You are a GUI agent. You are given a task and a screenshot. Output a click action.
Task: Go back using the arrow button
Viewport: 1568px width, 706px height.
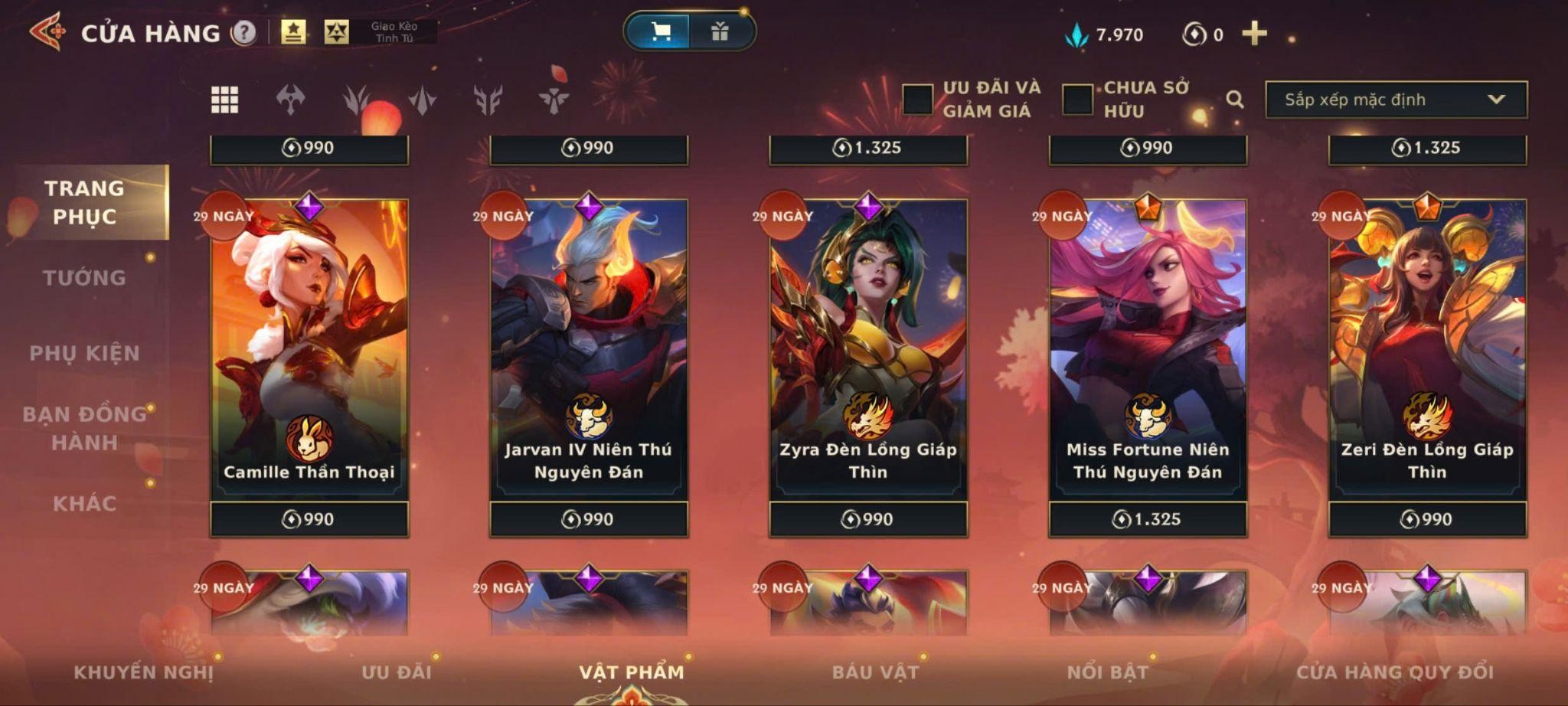(x=47, y=32)
